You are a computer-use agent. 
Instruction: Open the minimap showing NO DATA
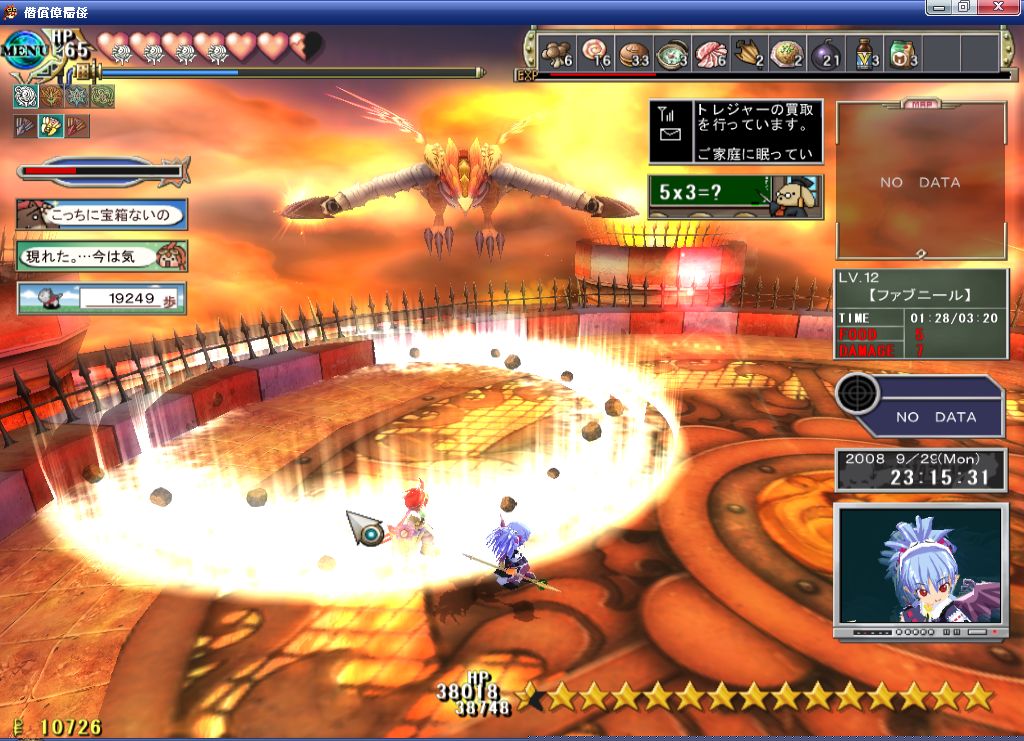pyautogui.click(x=921, y=181)
